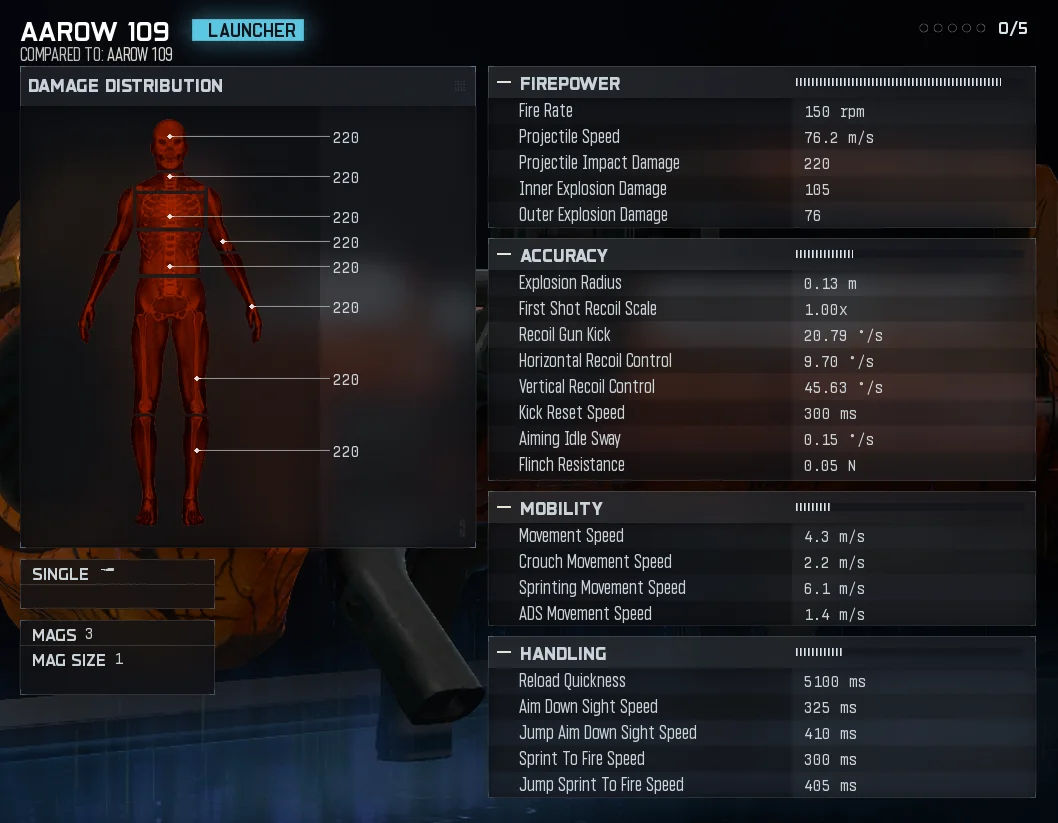This screenshot has height=823, width=1058.
Task: Collapse the Mobility stats section
Action: [504, 509]
